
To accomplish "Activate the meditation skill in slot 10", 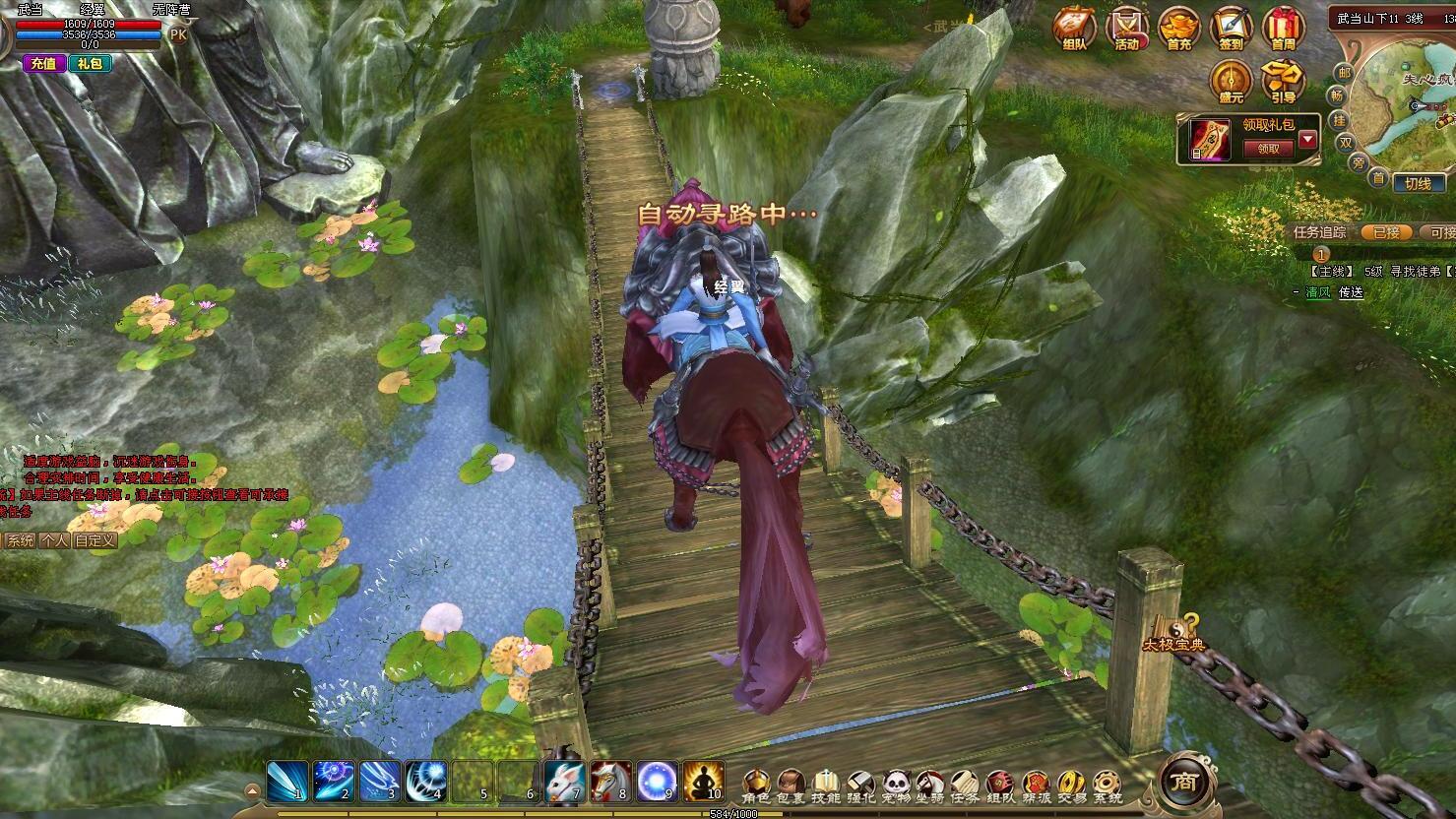I will pos(704,781).
